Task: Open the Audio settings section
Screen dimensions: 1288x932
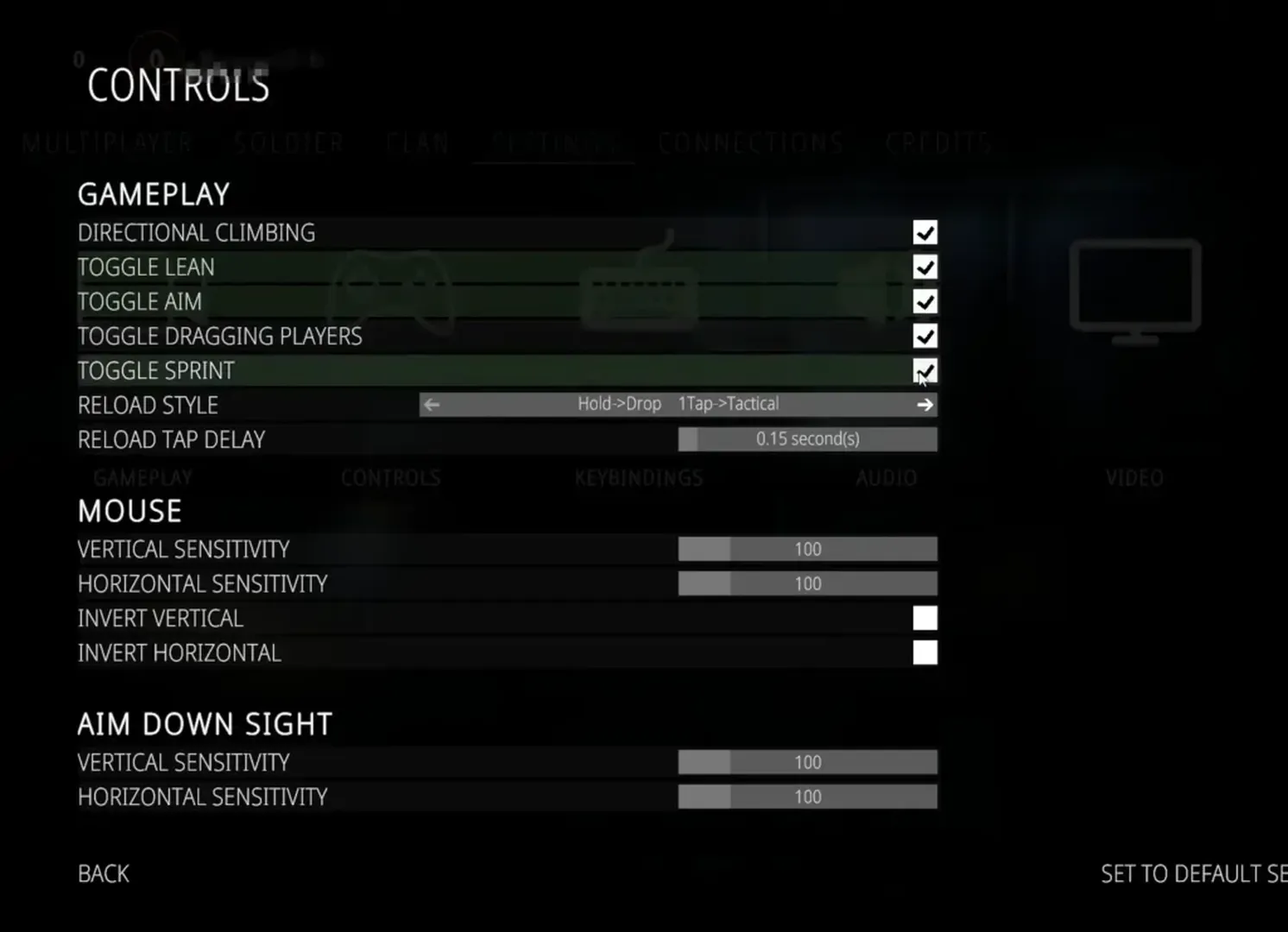Action: (x=887, y=477)
